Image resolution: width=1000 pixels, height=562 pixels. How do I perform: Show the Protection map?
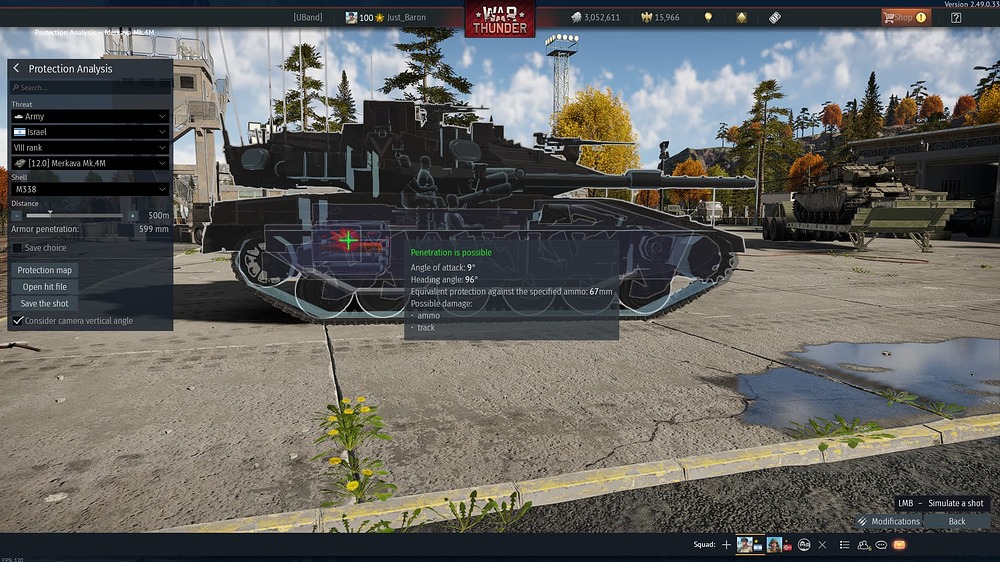(x=45, y=270)
